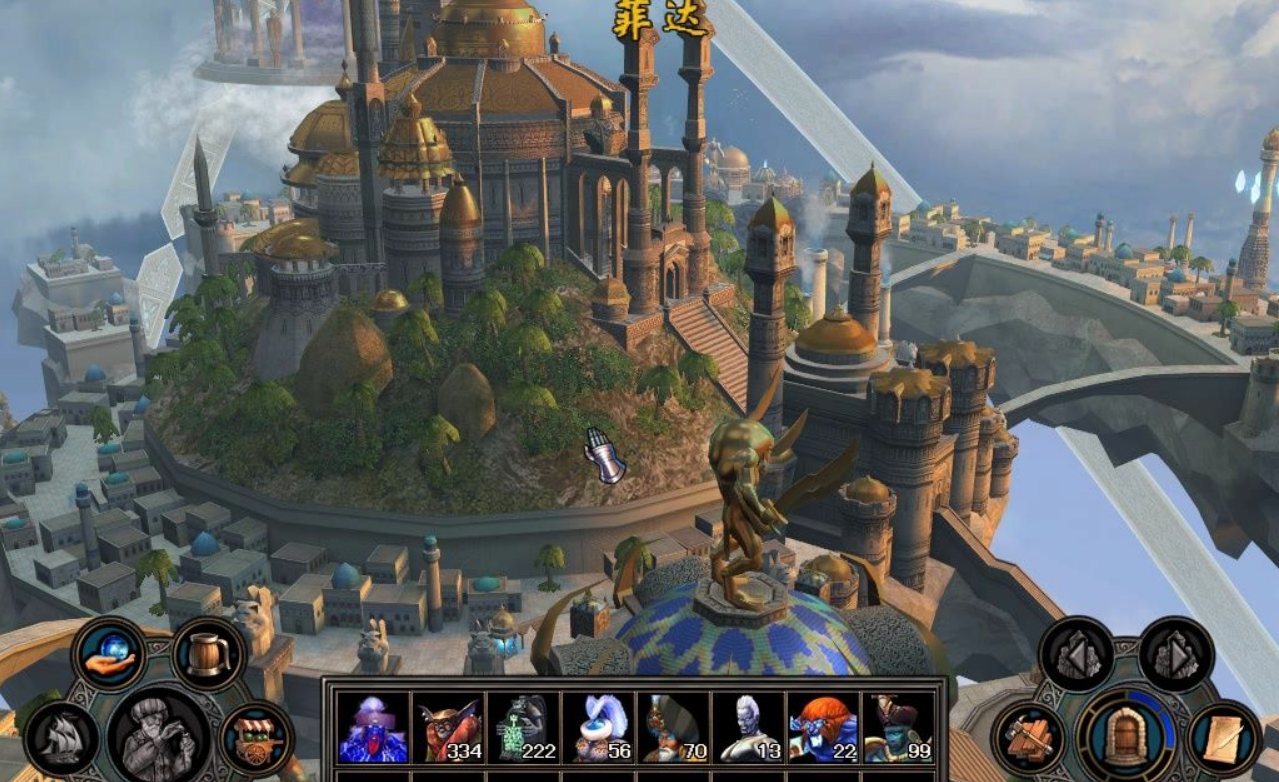Switch to the next town
The height and width of the screenshot is (782, 1279).
coord(1176,655)
